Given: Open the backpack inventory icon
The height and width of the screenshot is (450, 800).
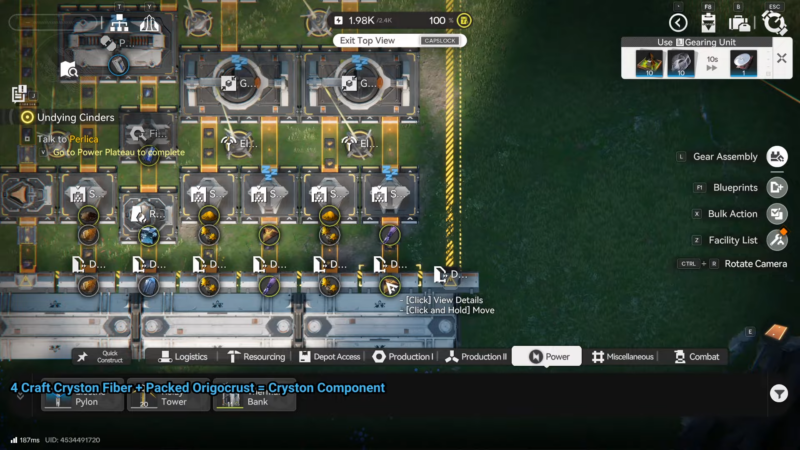Looking at the screenshot, I should coord(740,22).
